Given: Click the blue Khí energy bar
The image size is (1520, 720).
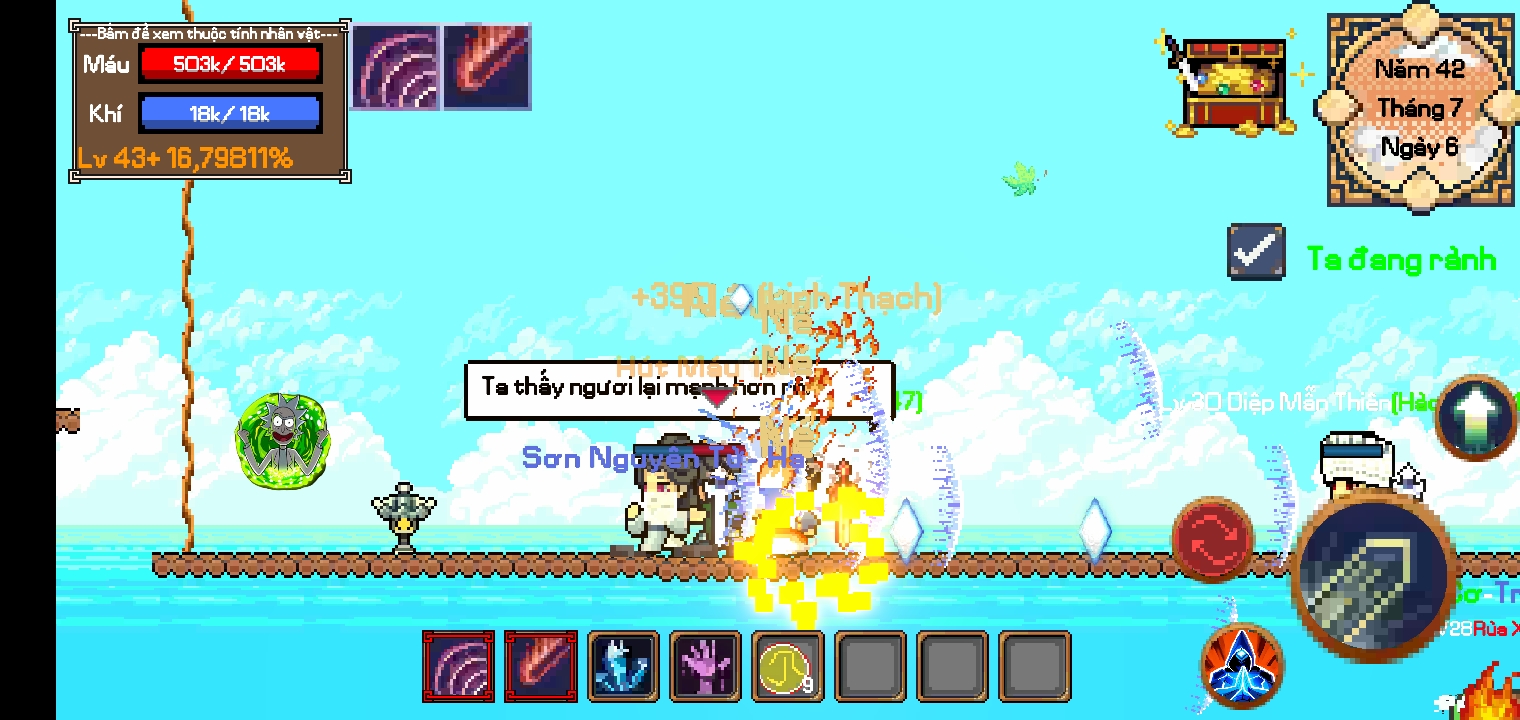Looking at the screenshot, I should tap(230, 112).
